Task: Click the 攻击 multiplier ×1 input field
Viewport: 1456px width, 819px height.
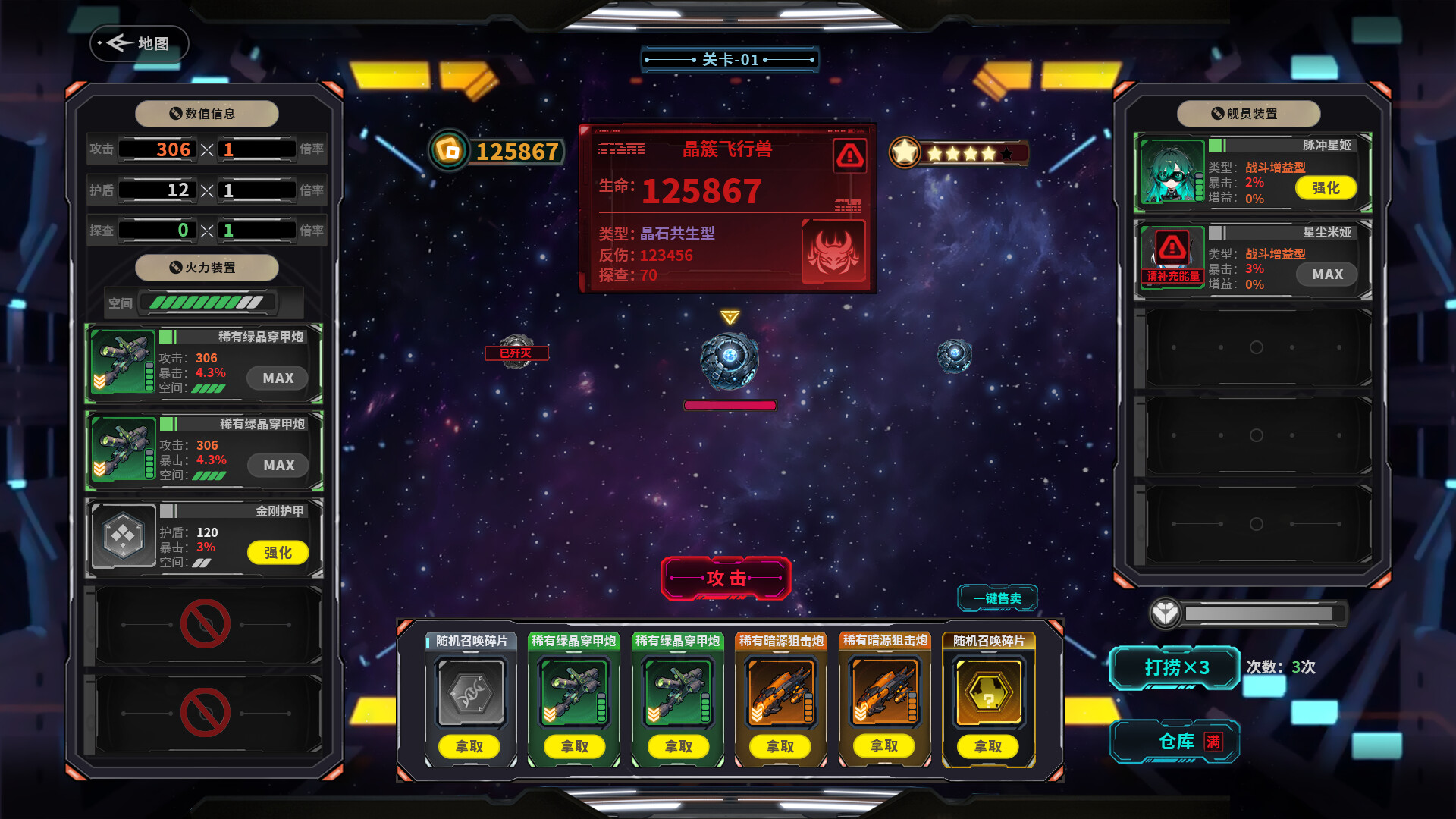Action: [x=256, y=149]
